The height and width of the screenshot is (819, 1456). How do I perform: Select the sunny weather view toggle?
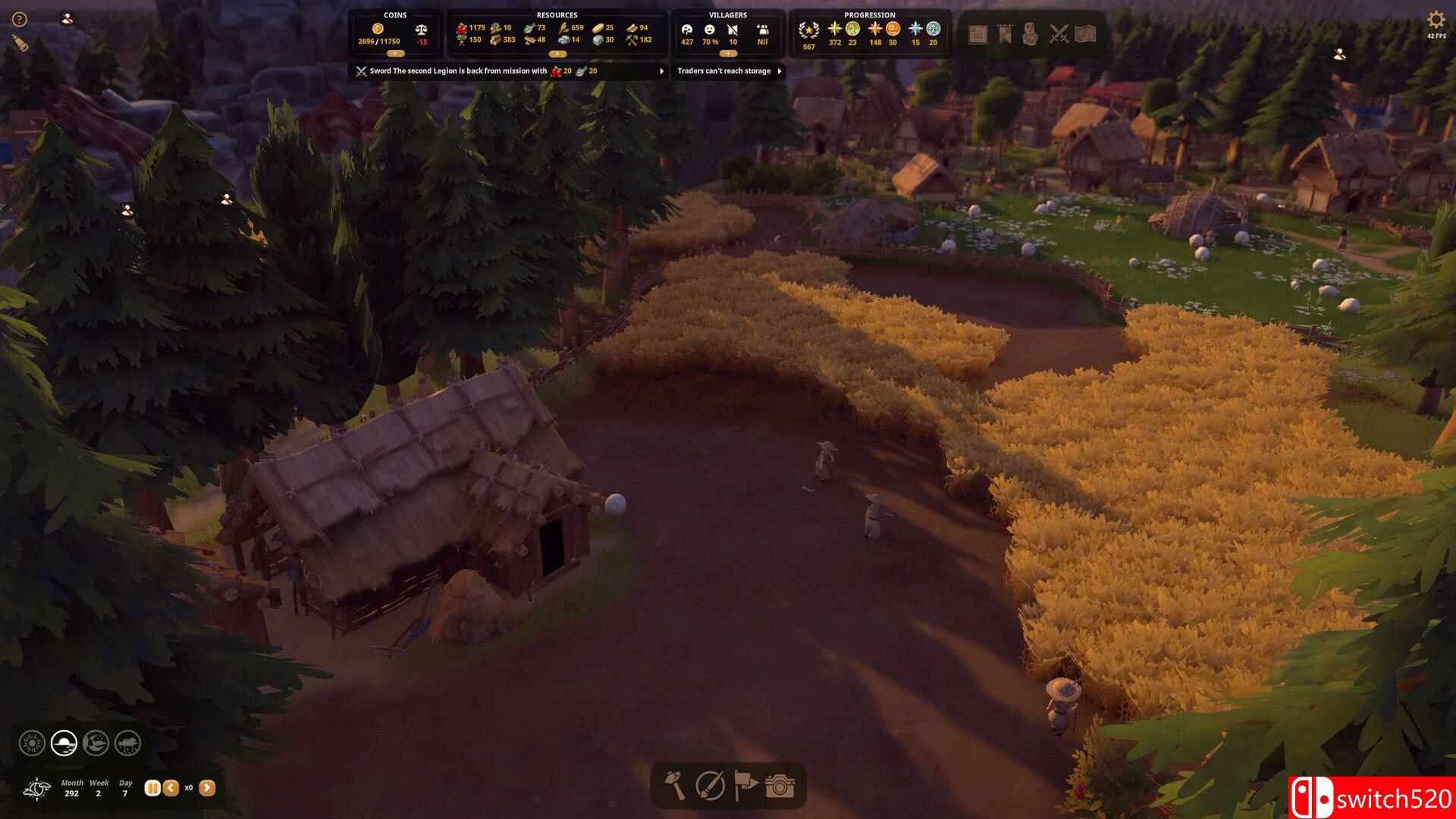point(31,743)
